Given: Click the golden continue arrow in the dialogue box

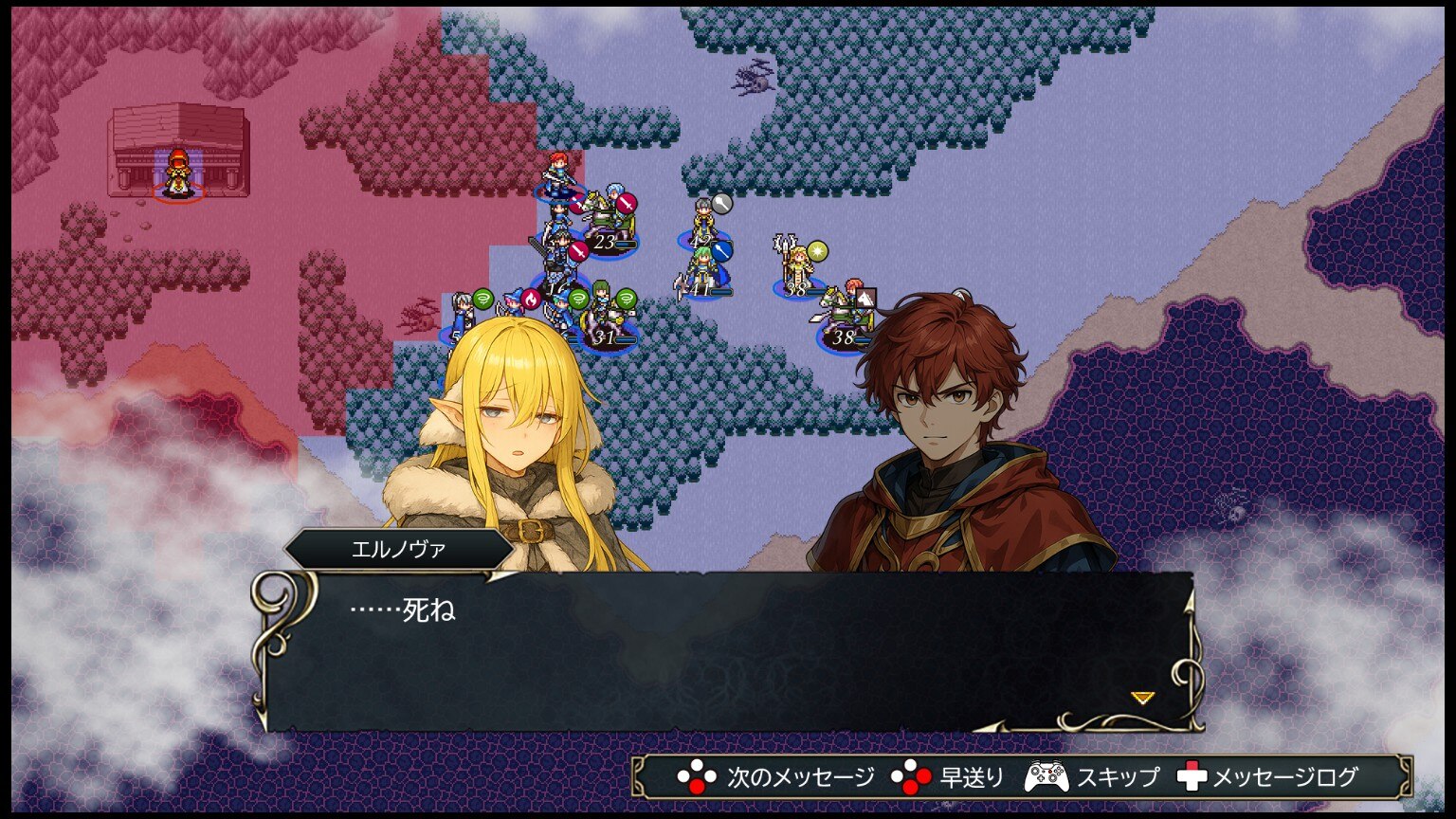Looking at the screenshot, I should pyautogui.click(x=1143, y=698).
